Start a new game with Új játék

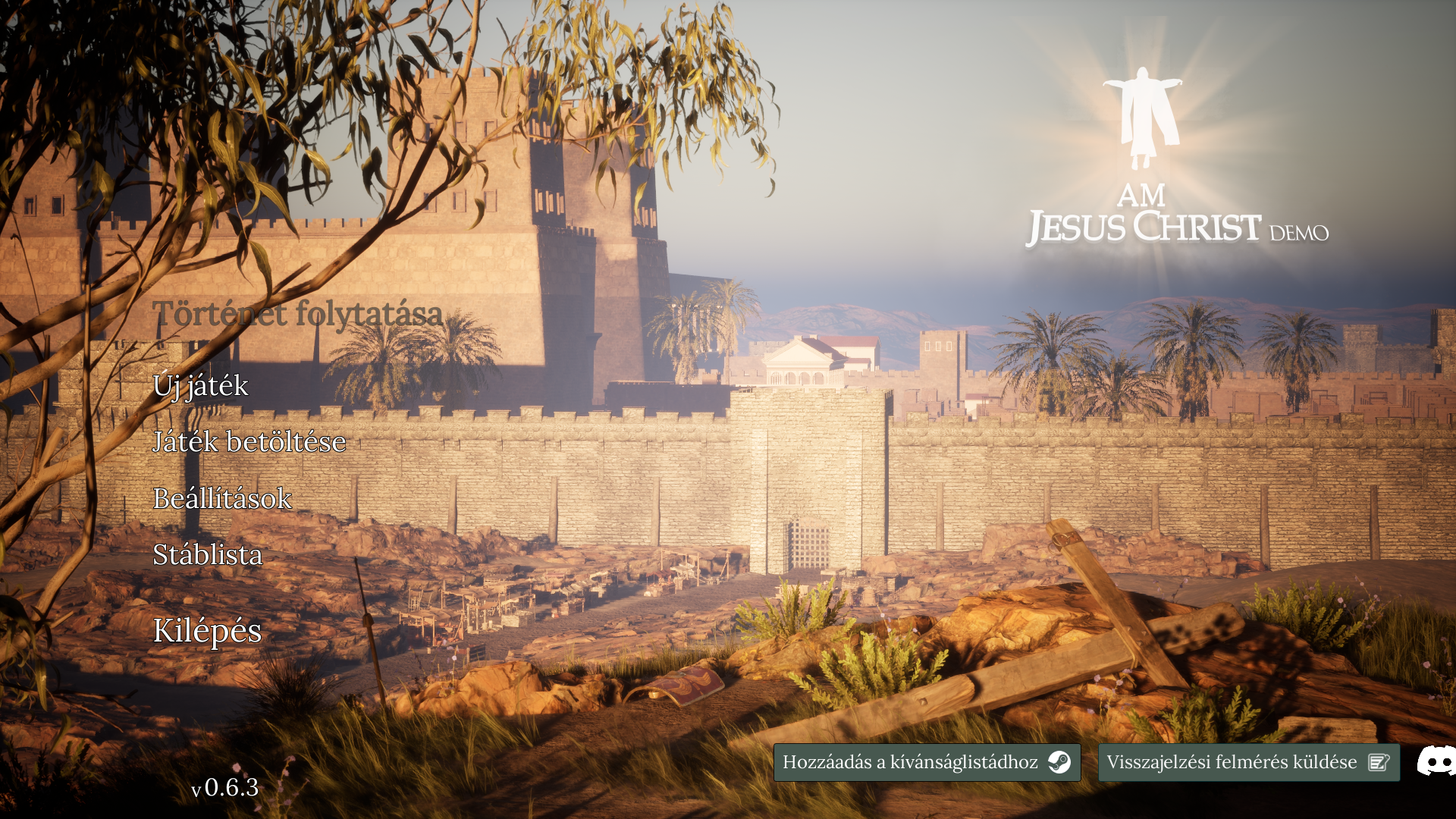201,386
